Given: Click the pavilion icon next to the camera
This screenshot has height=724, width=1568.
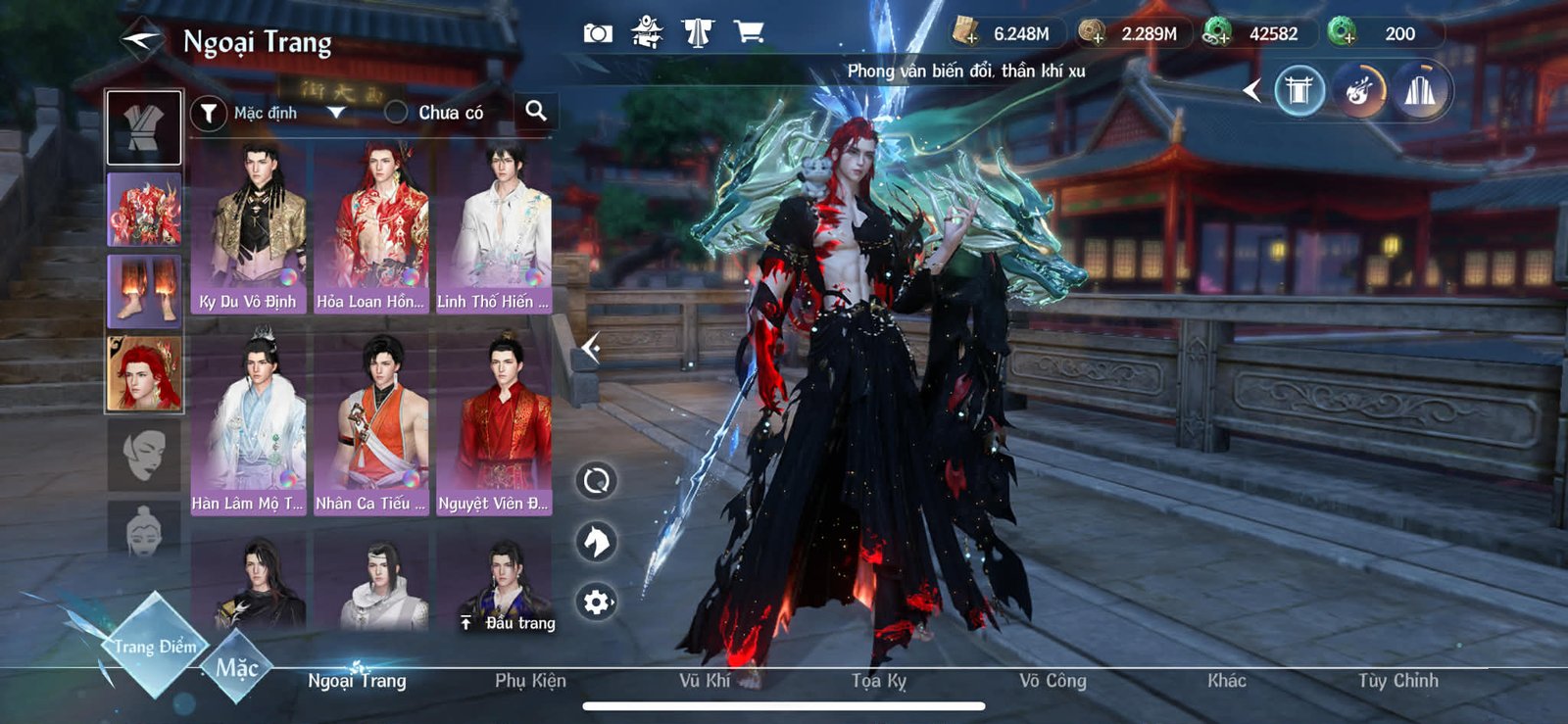Looking at the screenshot, I should coord(647,31).
